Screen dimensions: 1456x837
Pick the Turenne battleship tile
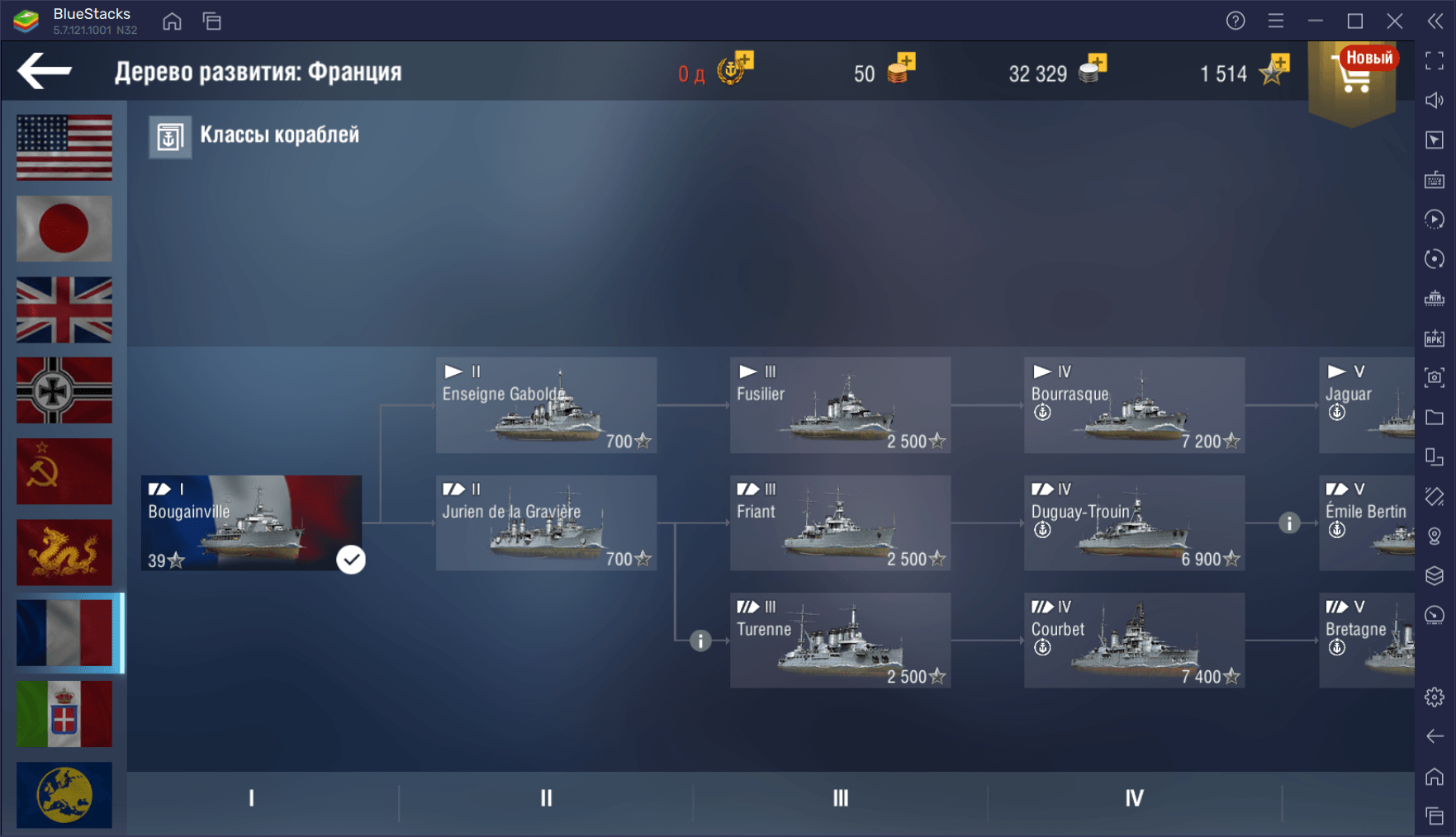point(840,641)
